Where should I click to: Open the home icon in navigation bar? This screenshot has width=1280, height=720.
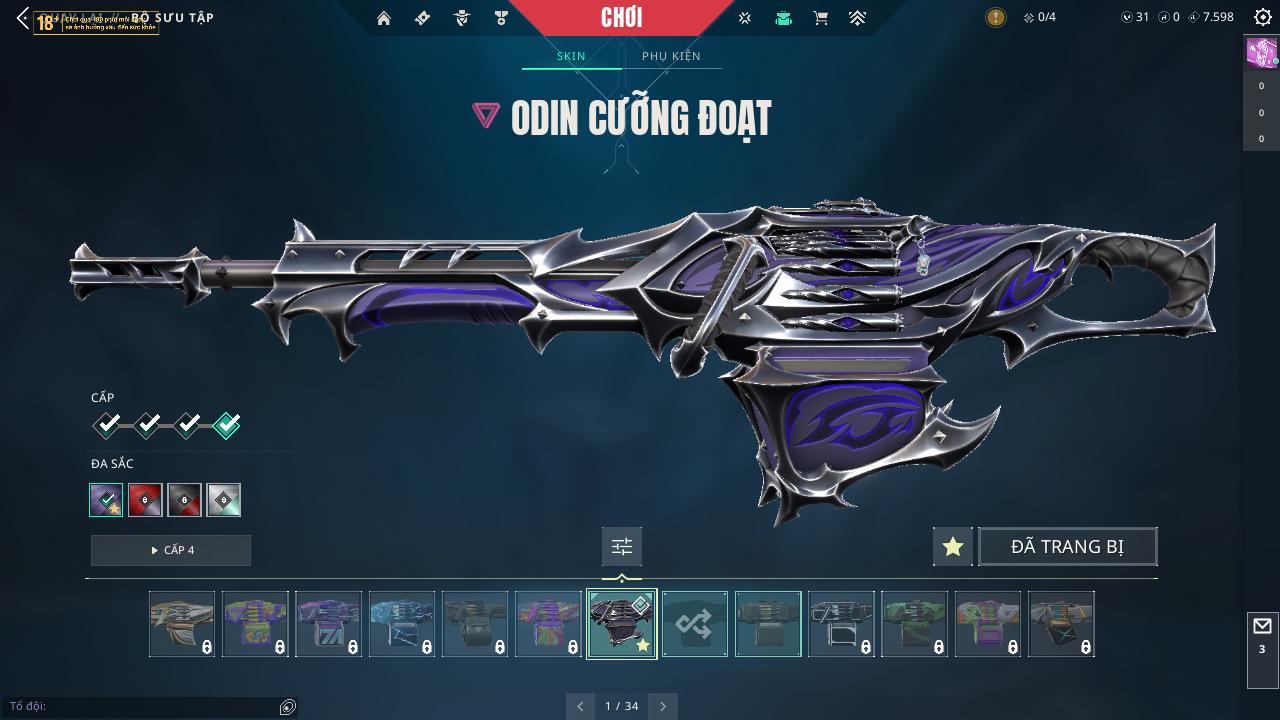[383, 18]
